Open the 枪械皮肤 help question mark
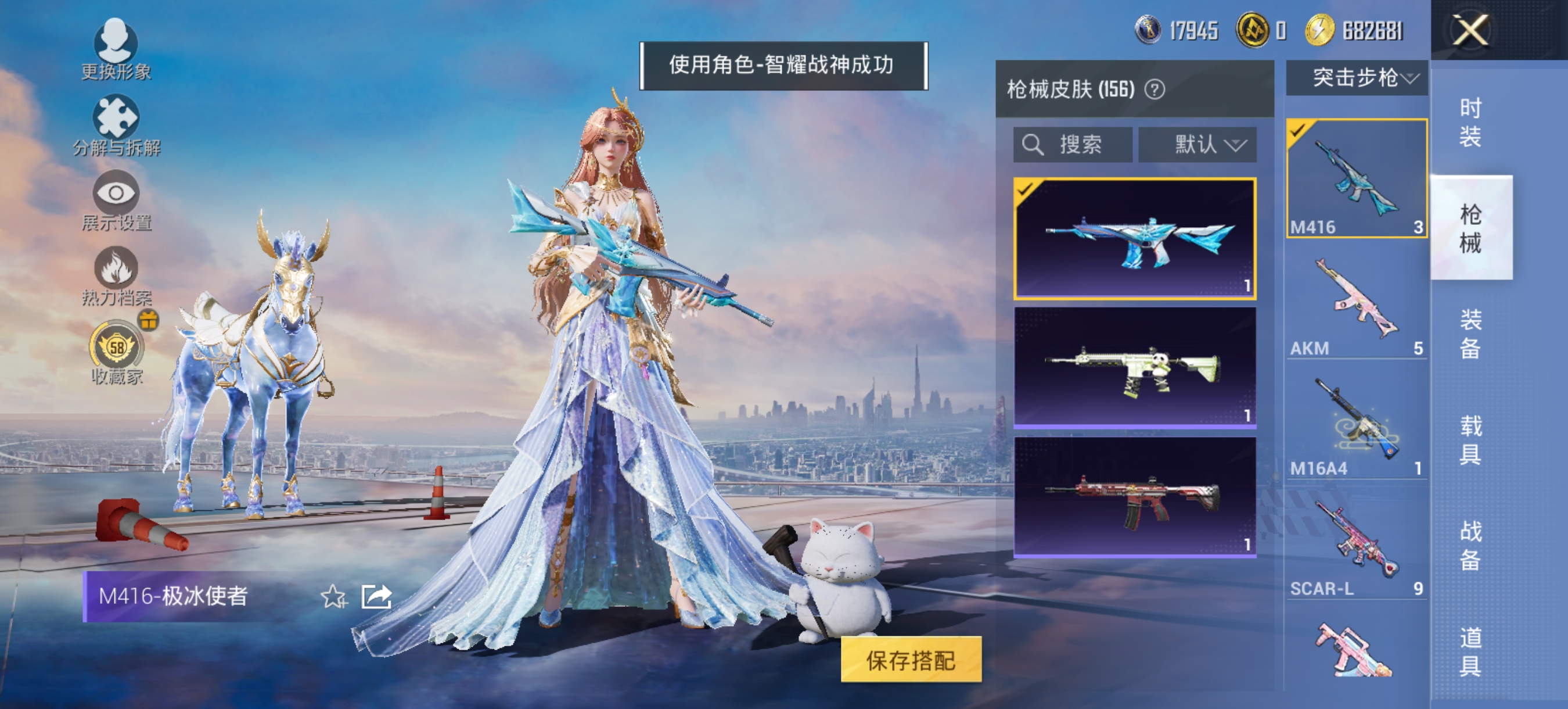The height and width of the screenshot is (709, 1568). click(x=1156, y=89)
